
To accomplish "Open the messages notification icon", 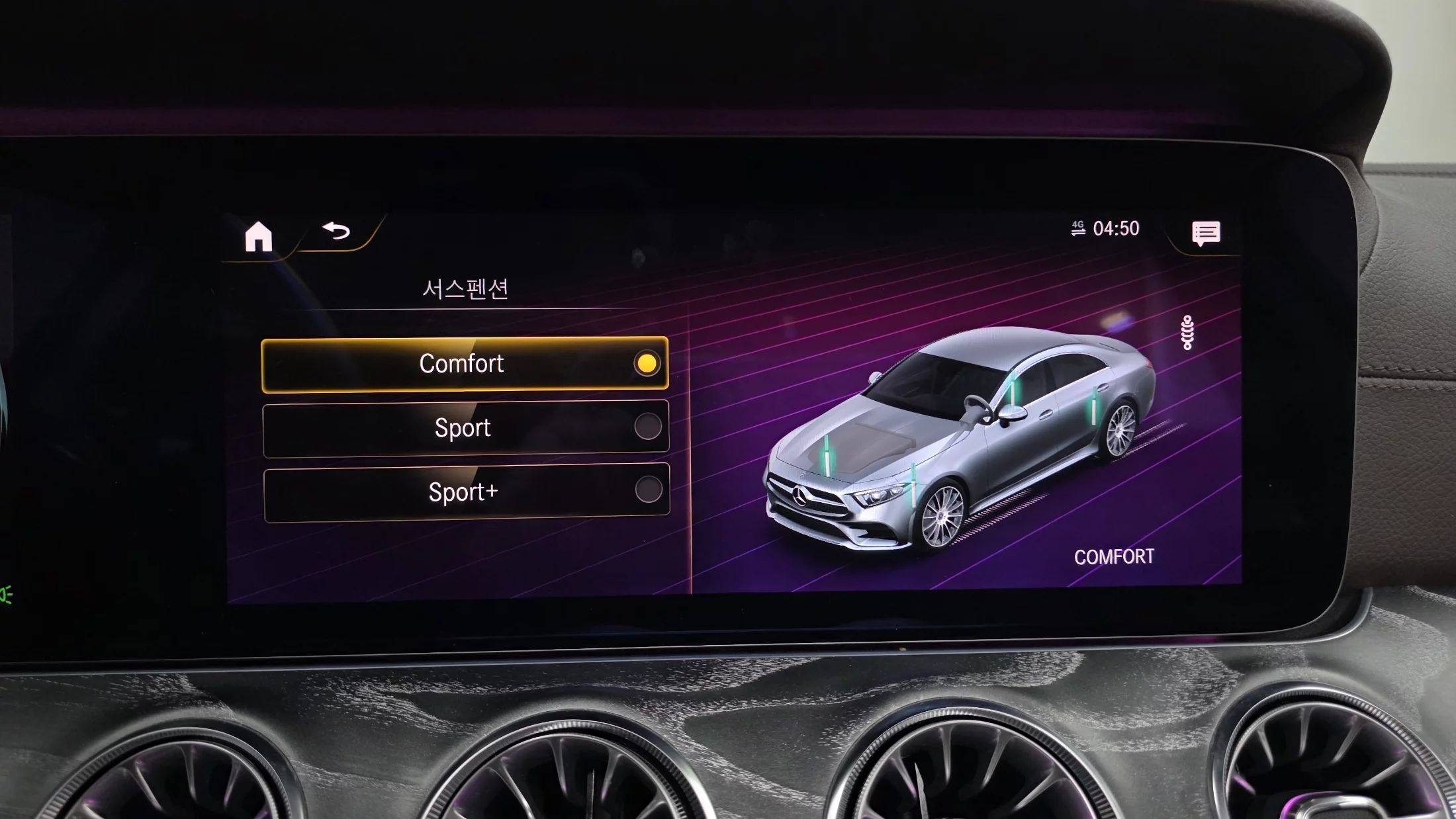I will click(x=1206, y=233).
